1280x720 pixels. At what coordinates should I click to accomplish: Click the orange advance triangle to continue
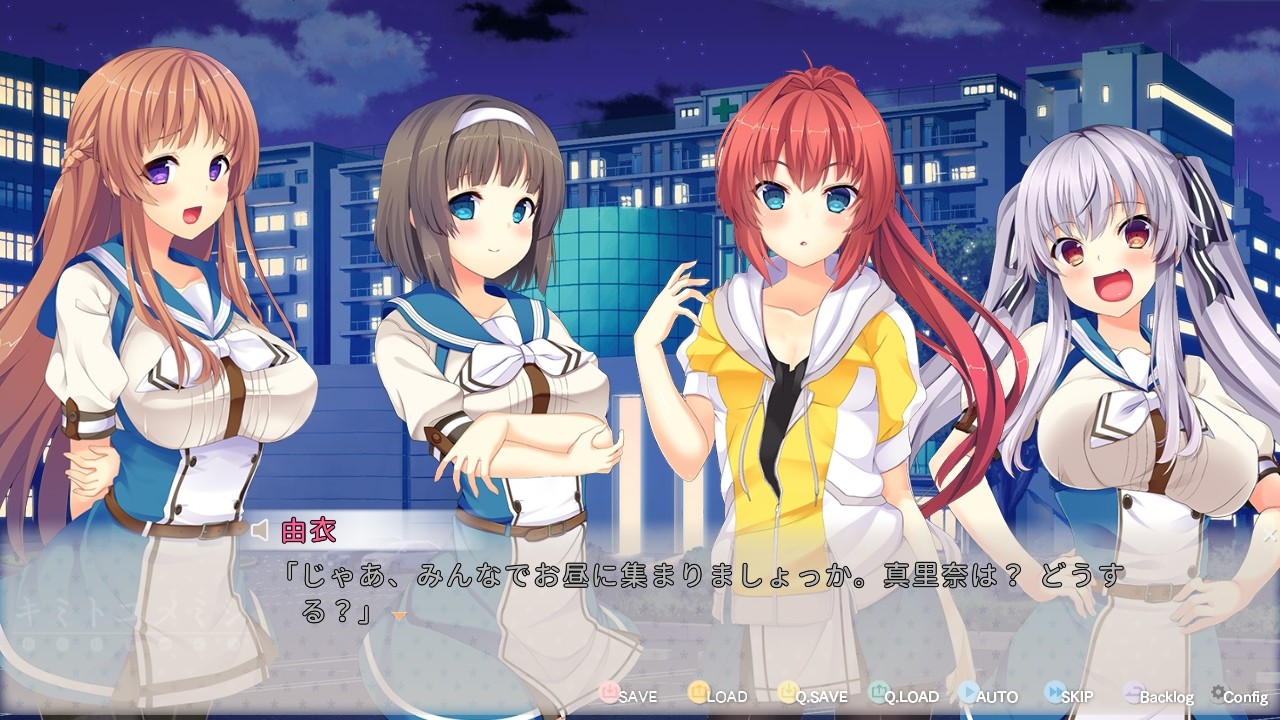[x=400, y=615]
